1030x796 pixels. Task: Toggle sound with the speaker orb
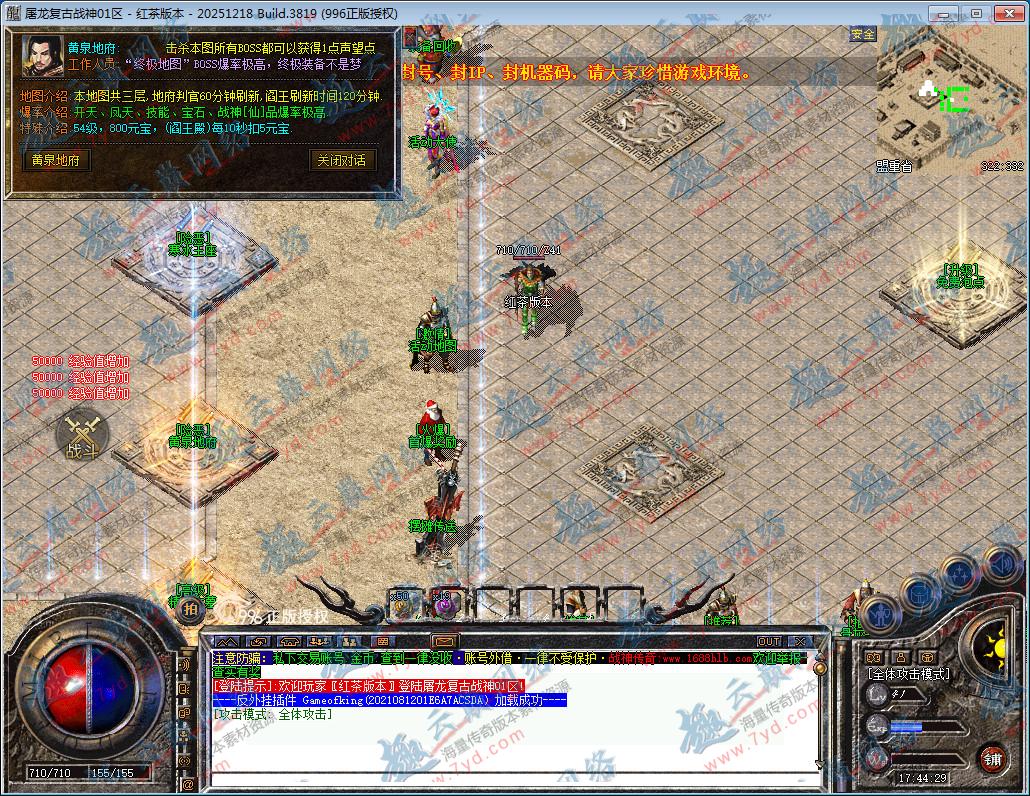pyautogui.click(x=1000, y=562)
